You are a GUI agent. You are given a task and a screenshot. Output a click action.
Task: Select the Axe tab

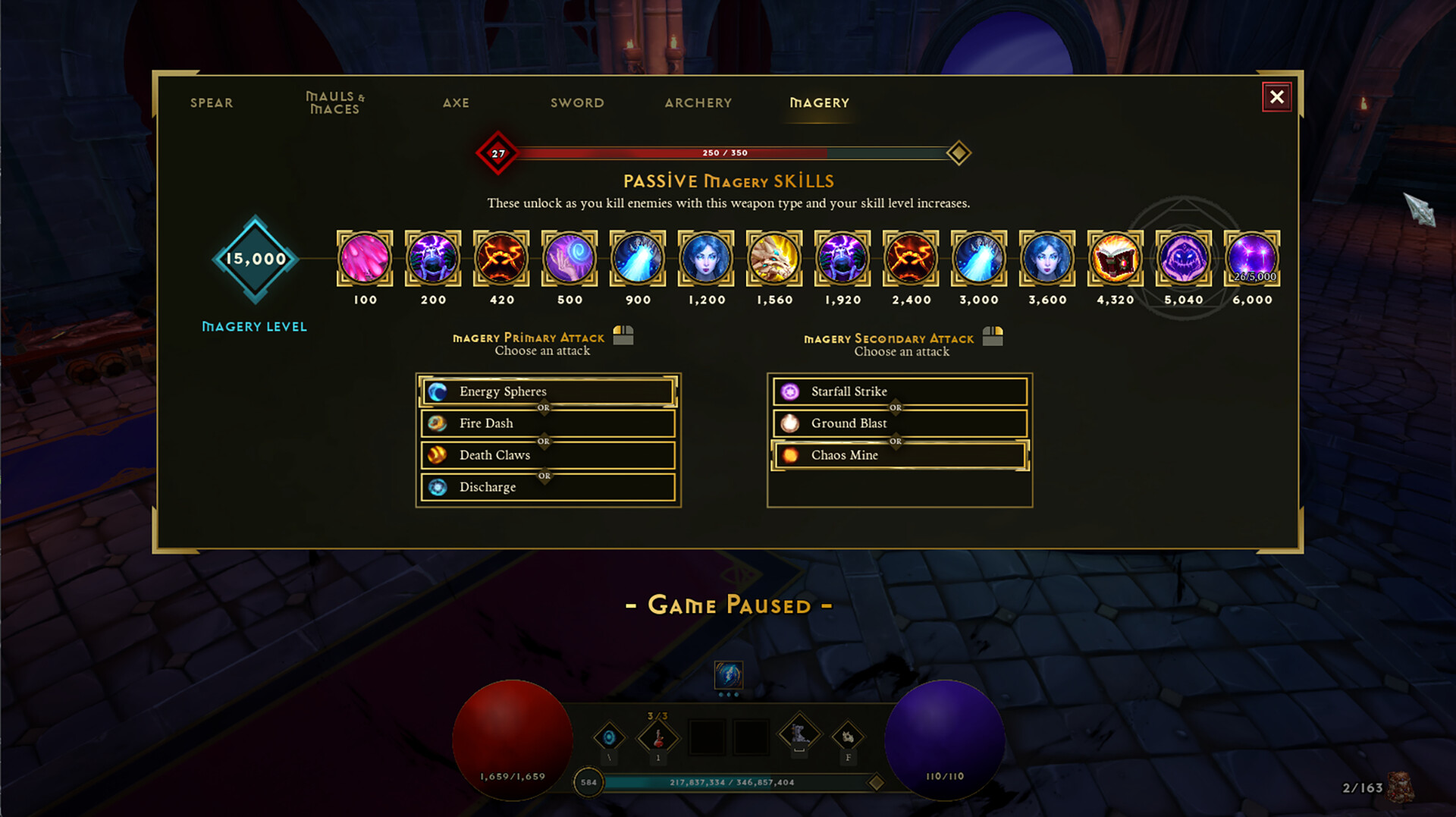pyautogui.click(x=456, y=102)
